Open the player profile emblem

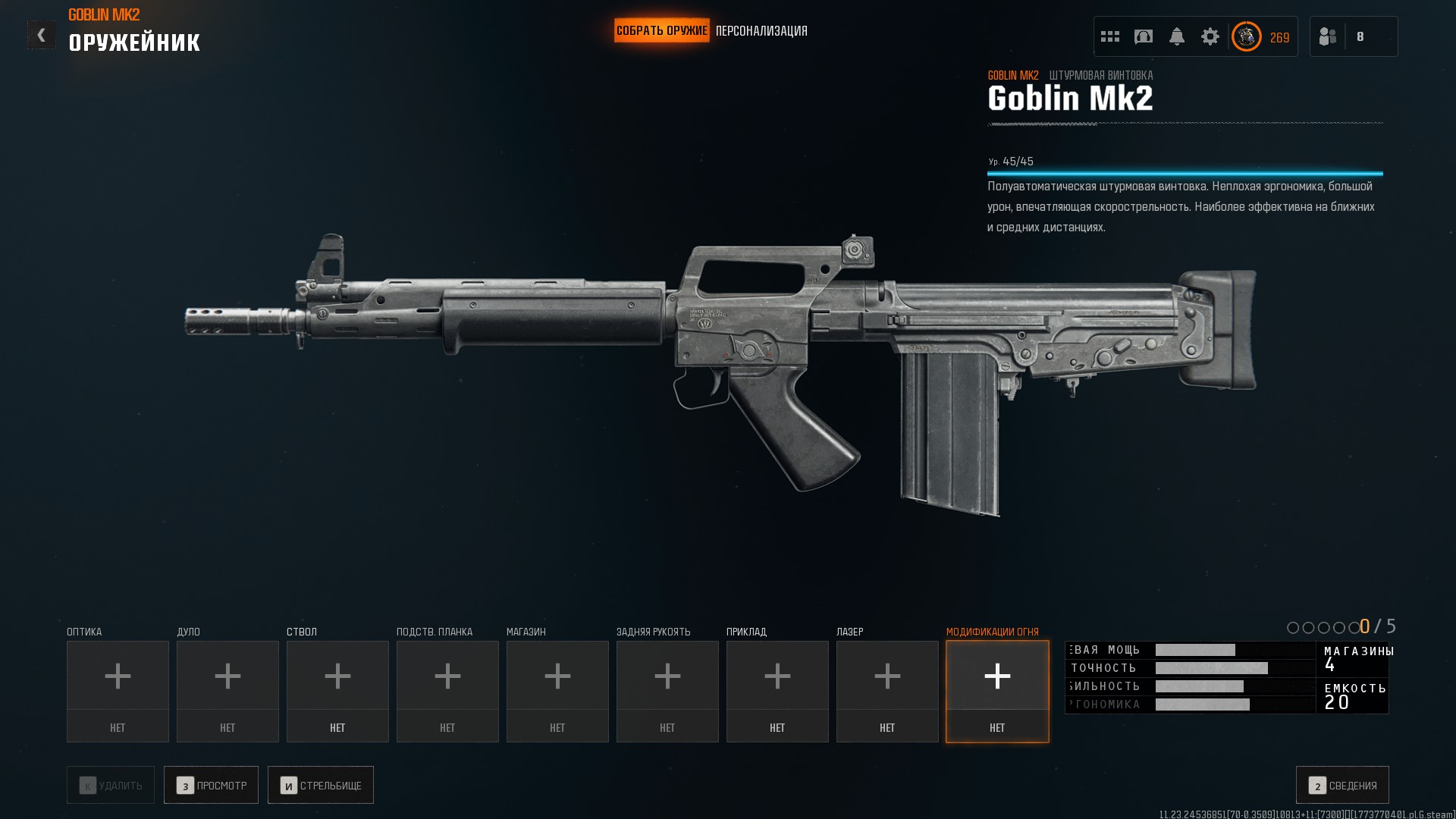pyautogui.click(x=1246, y=36)
